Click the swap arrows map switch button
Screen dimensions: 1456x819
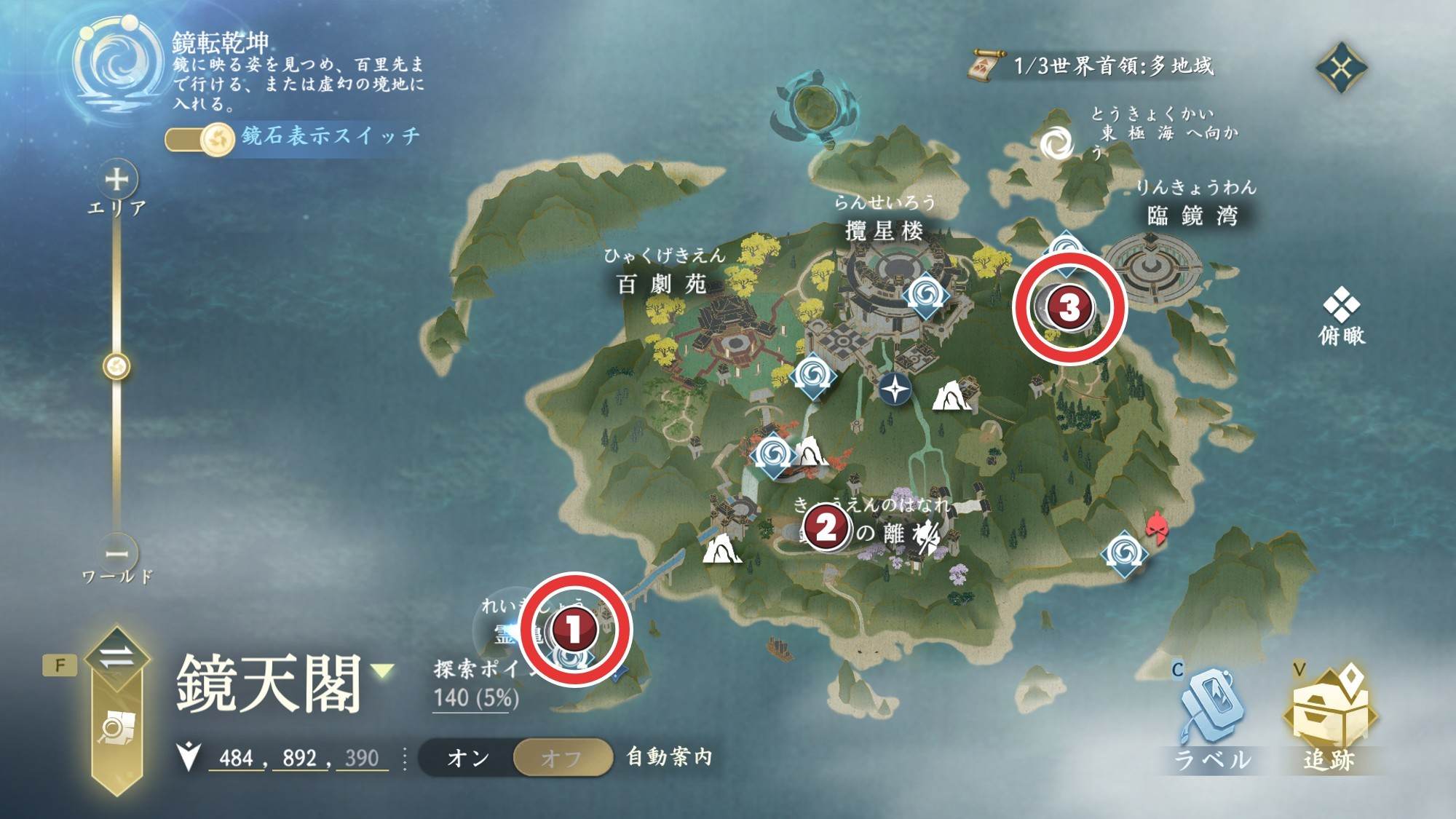coord(116,657)
